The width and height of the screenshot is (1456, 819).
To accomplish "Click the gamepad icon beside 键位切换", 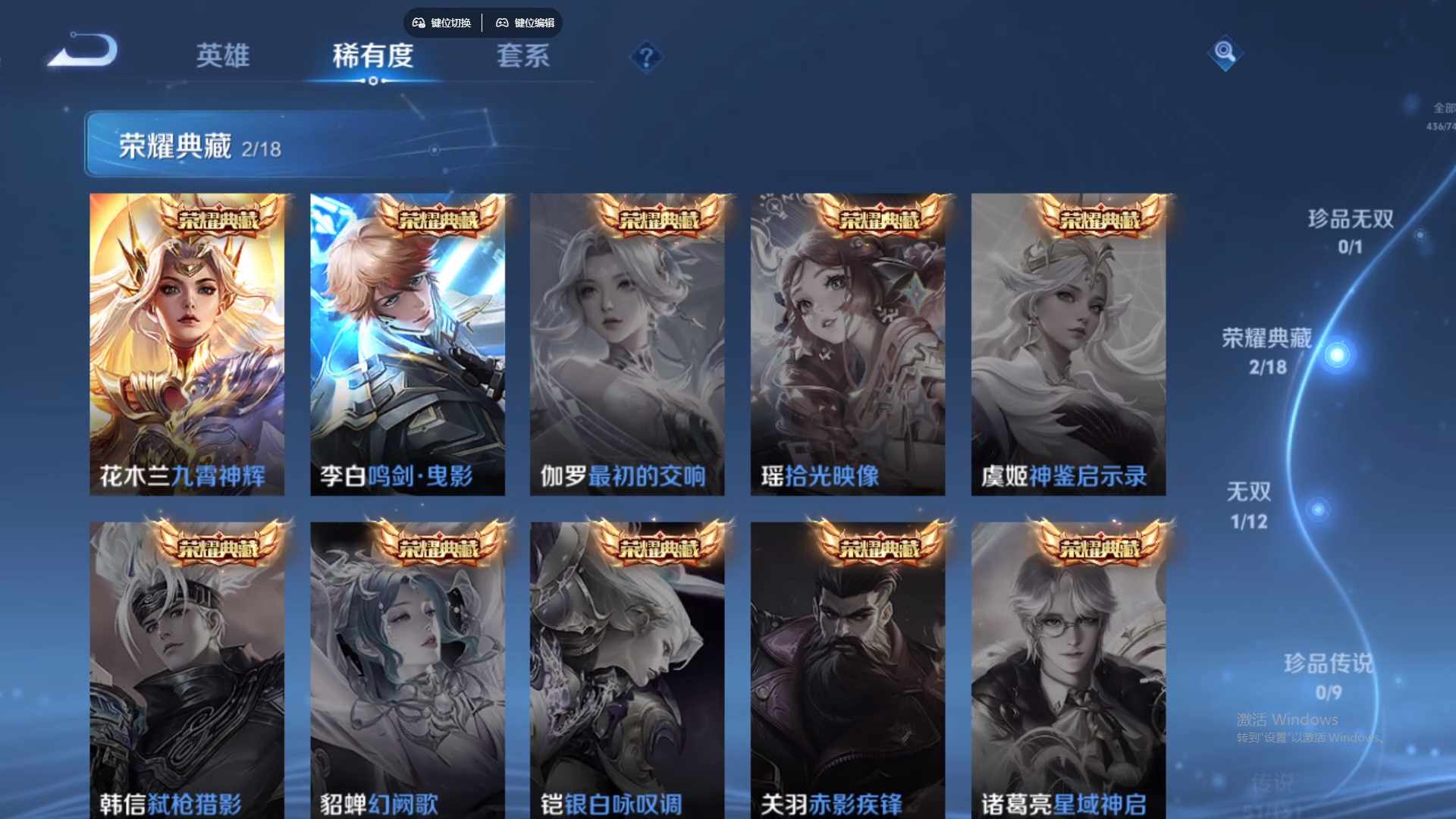I will click(x=418, y=23).
